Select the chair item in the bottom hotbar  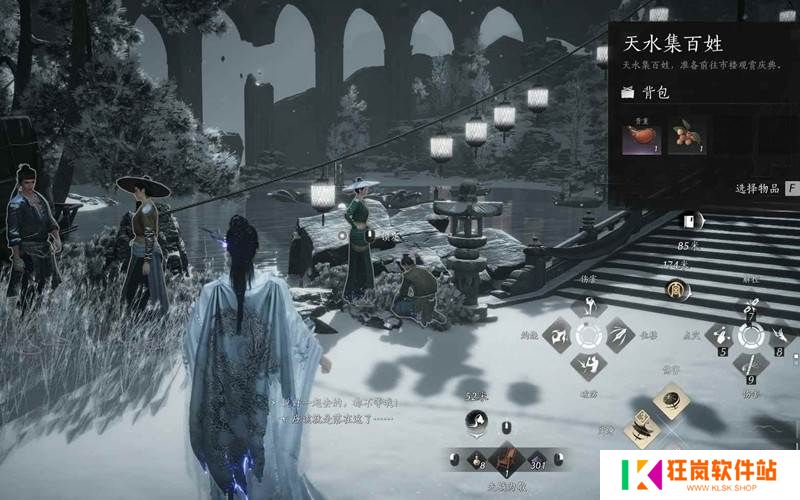(x=506, y=458)
